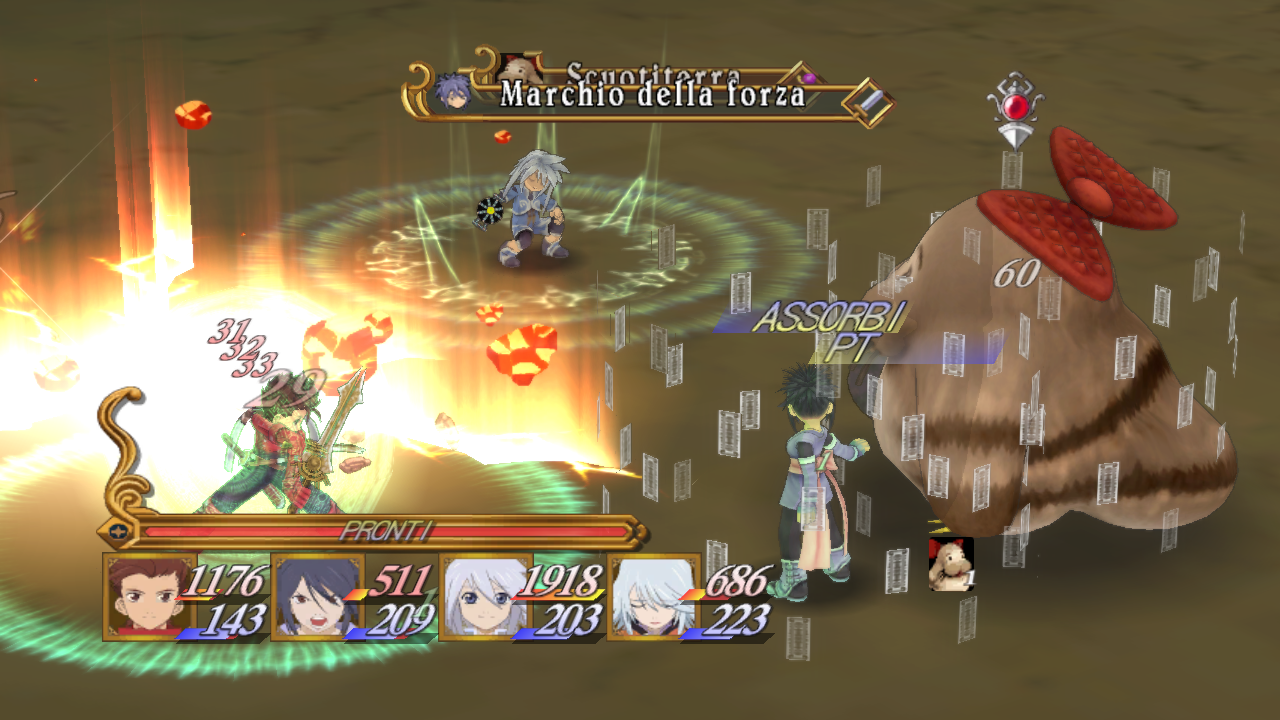This screenshot has height=720, width=1280.
Task: Select the silver-haired portrait with 1918 HP
Action: coord(474,597)
